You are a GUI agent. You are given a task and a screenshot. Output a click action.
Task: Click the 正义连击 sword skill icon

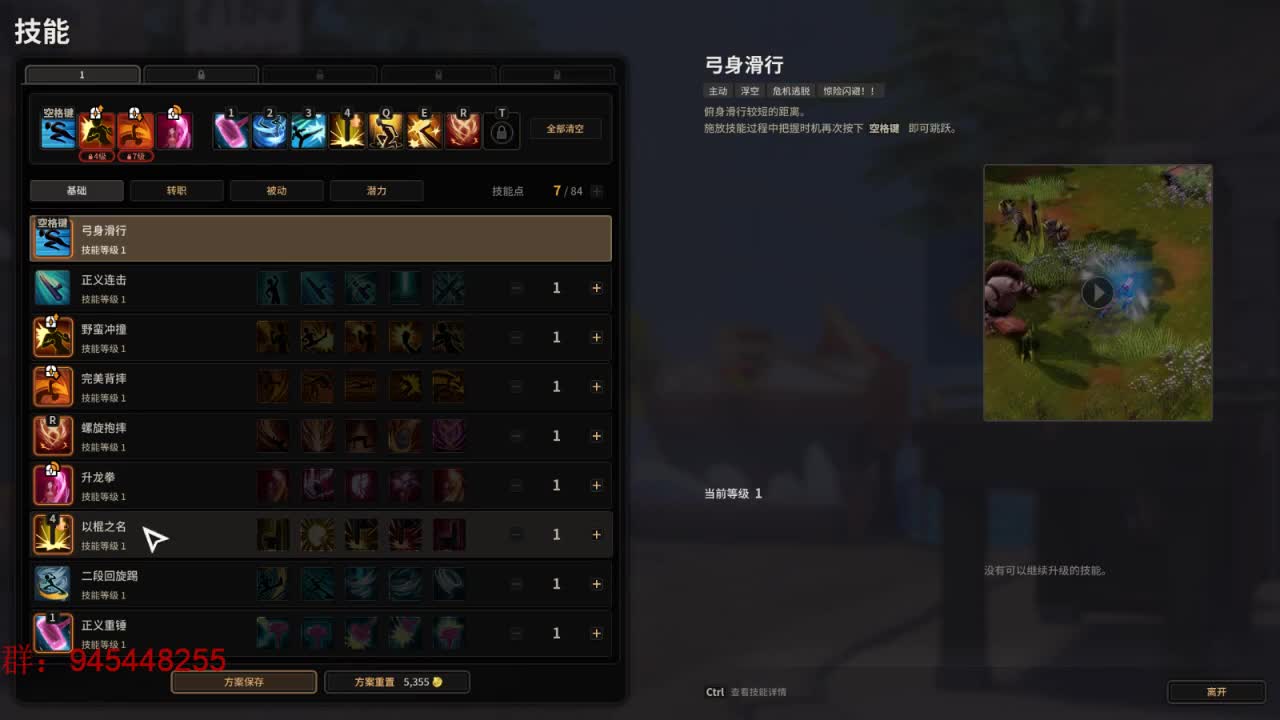coord(53,288)
